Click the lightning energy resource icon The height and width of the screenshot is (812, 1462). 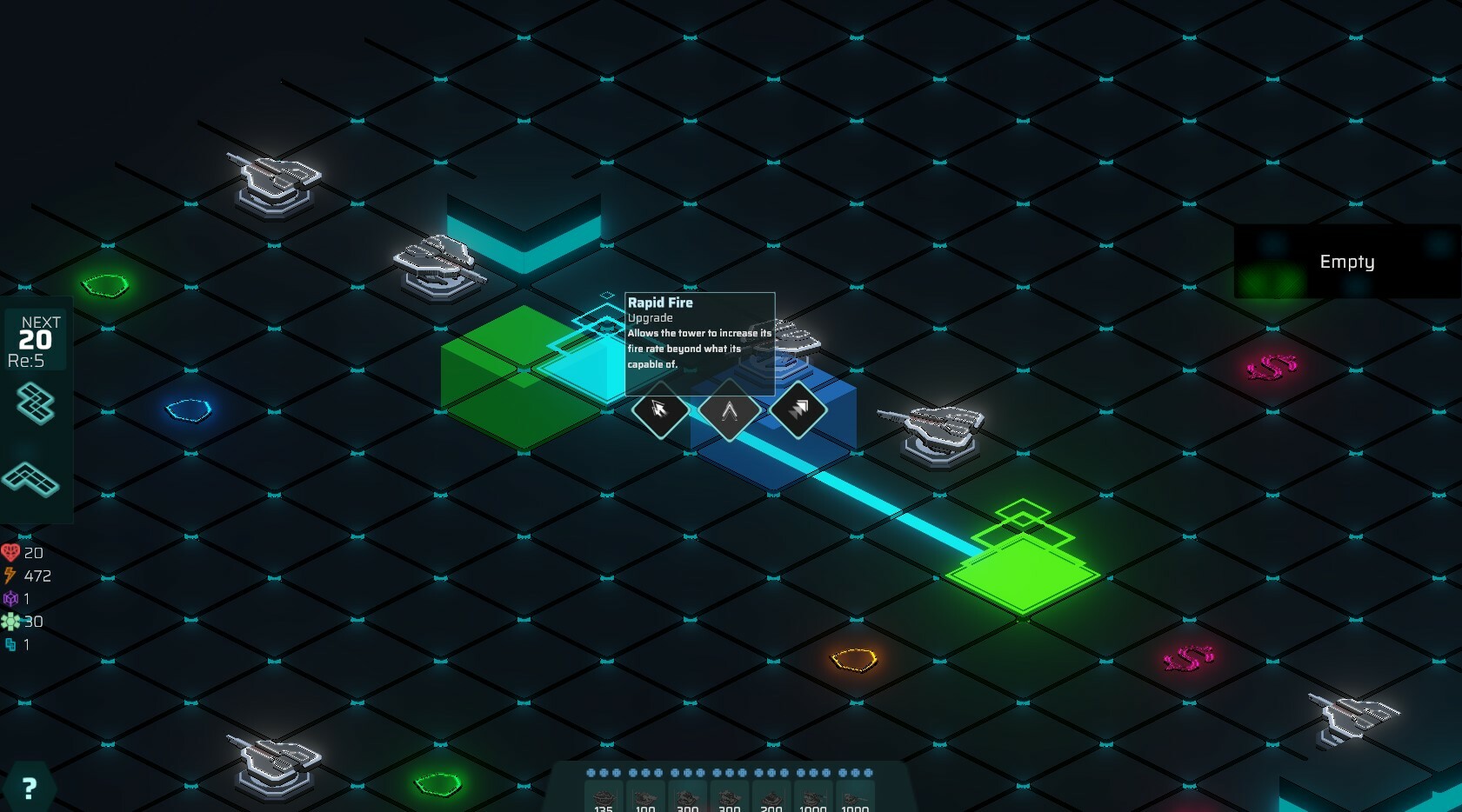pos(10,575)
